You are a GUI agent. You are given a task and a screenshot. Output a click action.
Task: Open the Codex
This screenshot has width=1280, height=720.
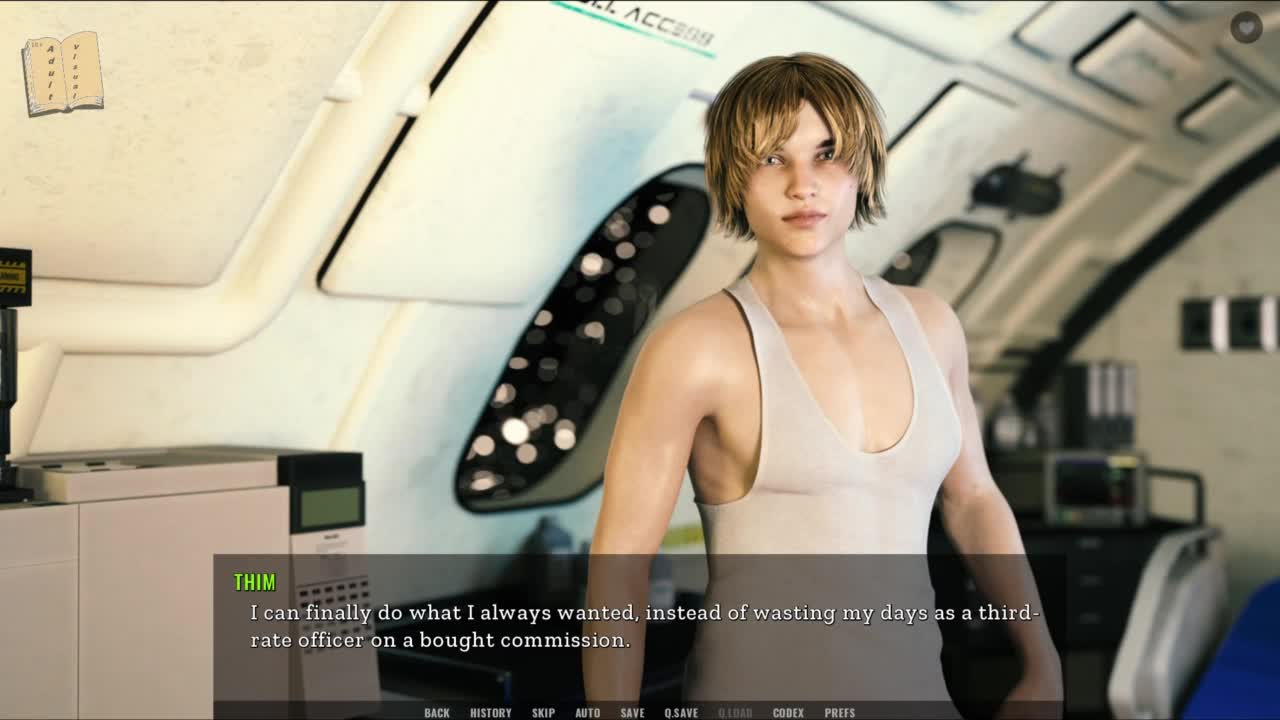pyautogui.click(x=788, y=712)
